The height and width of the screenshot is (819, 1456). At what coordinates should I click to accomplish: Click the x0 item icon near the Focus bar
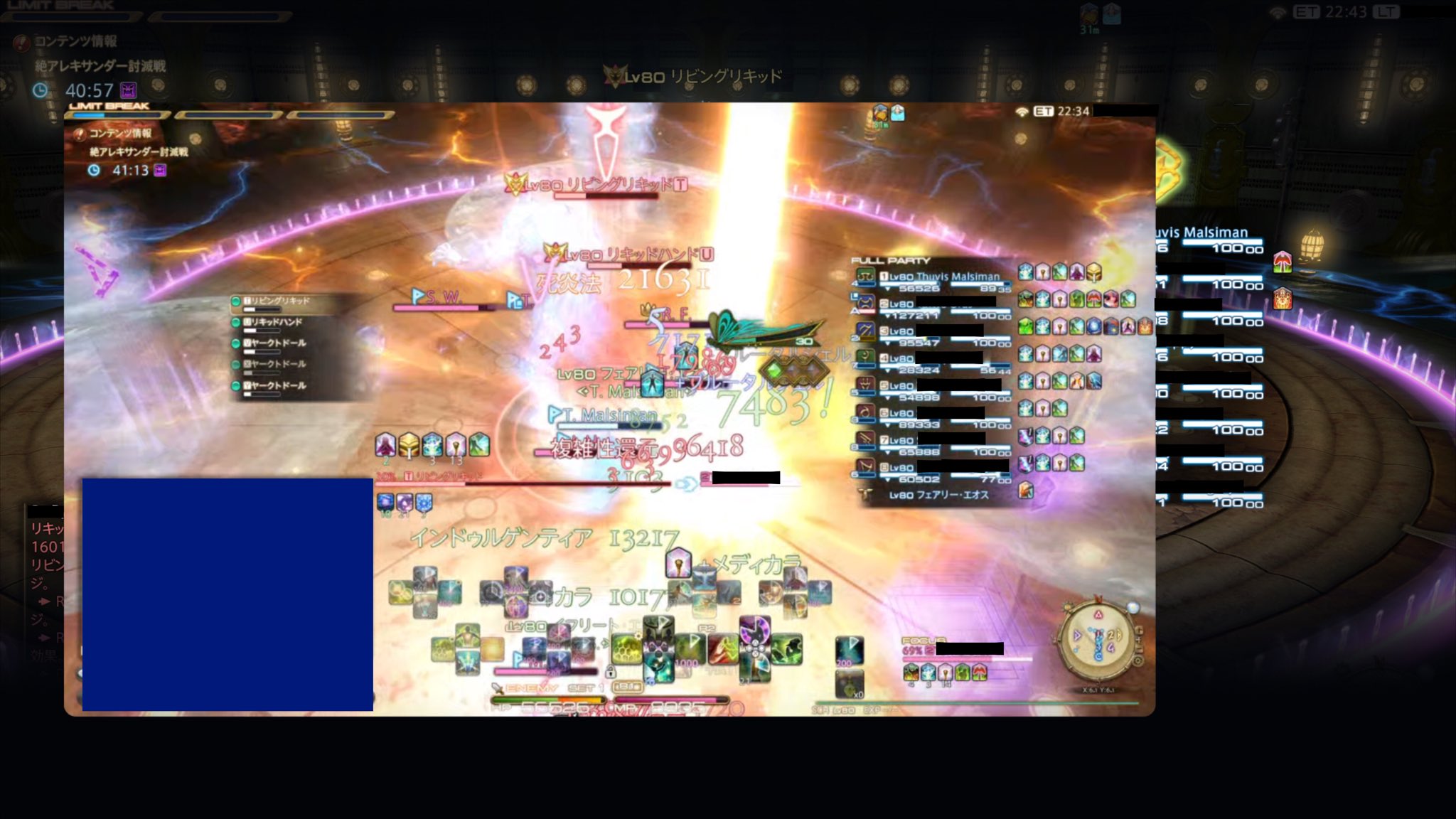pos(850,685)
